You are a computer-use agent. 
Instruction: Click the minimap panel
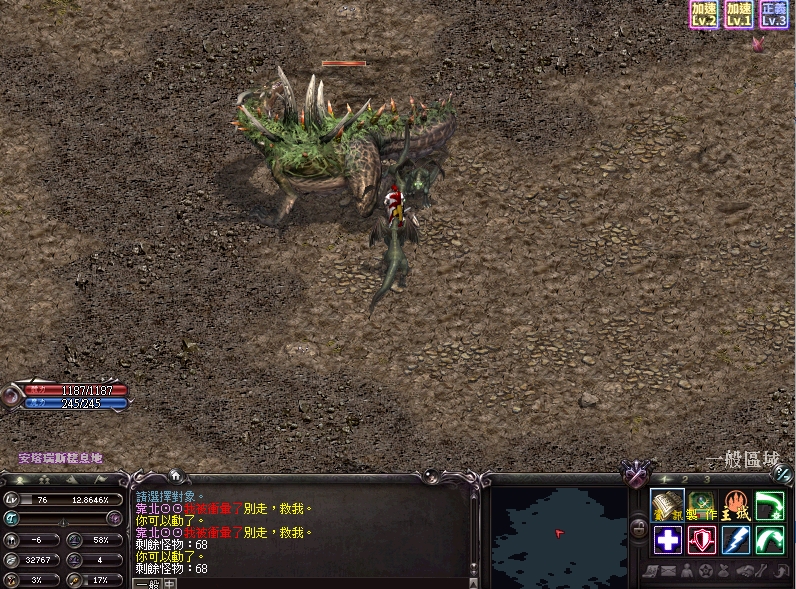click(556, 537)
